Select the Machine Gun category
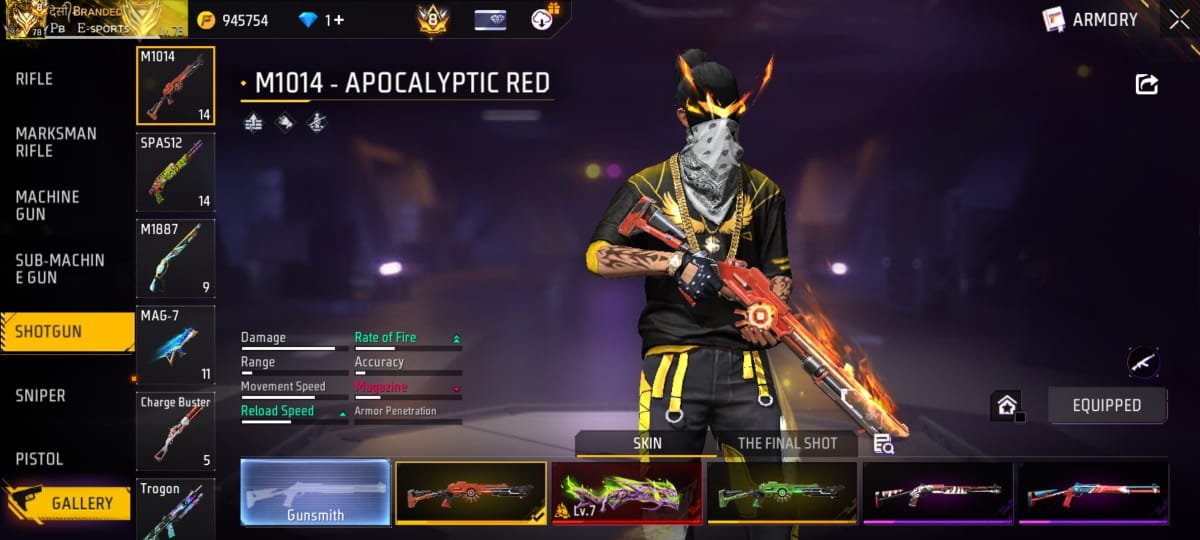The image size is (1200, 540). click(47, 205)
